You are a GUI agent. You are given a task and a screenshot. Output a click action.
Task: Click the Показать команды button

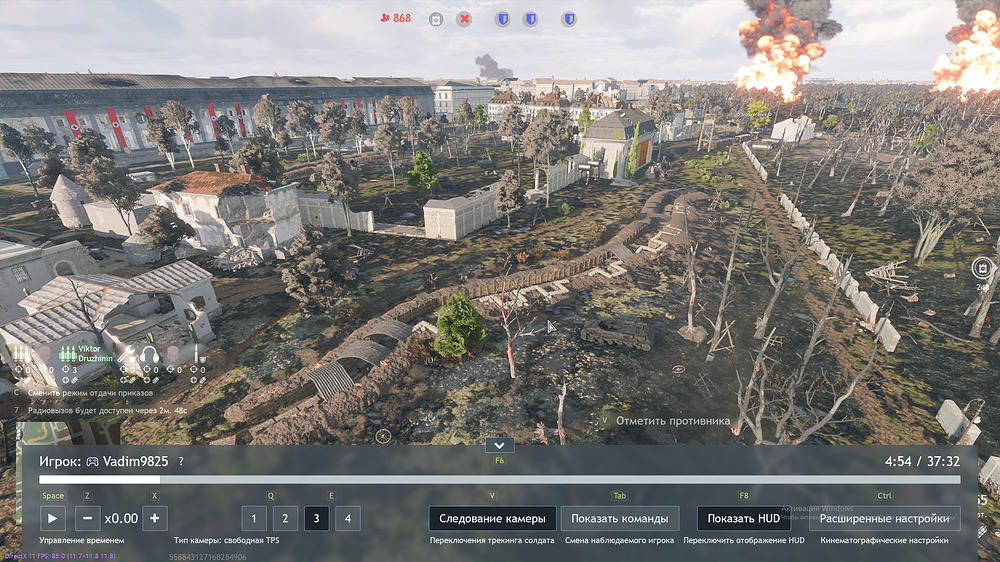pyautogui.click(x=619, y=518)
